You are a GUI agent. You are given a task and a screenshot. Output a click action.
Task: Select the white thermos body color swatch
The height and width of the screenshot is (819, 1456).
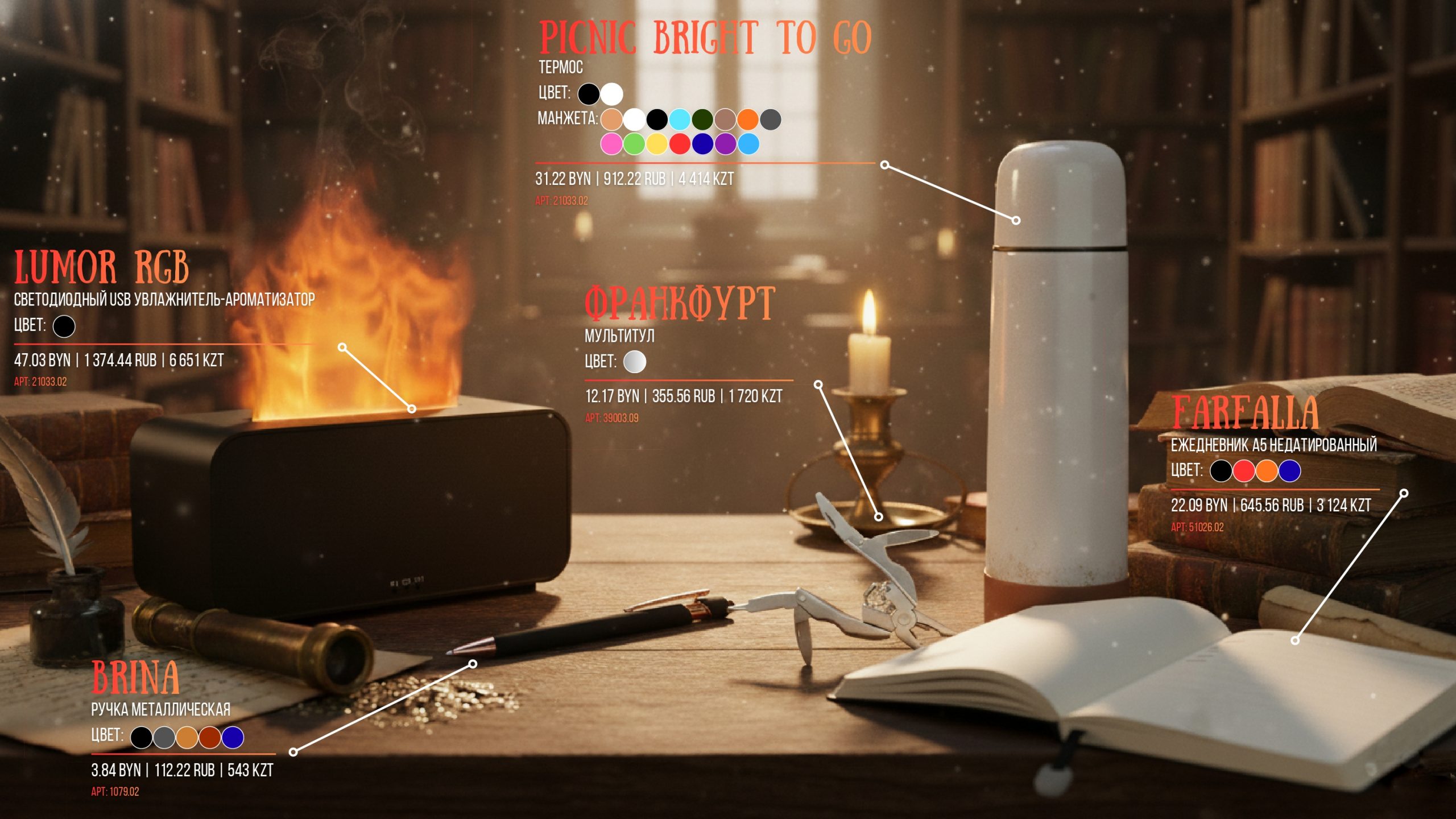[x=611, y=94]
